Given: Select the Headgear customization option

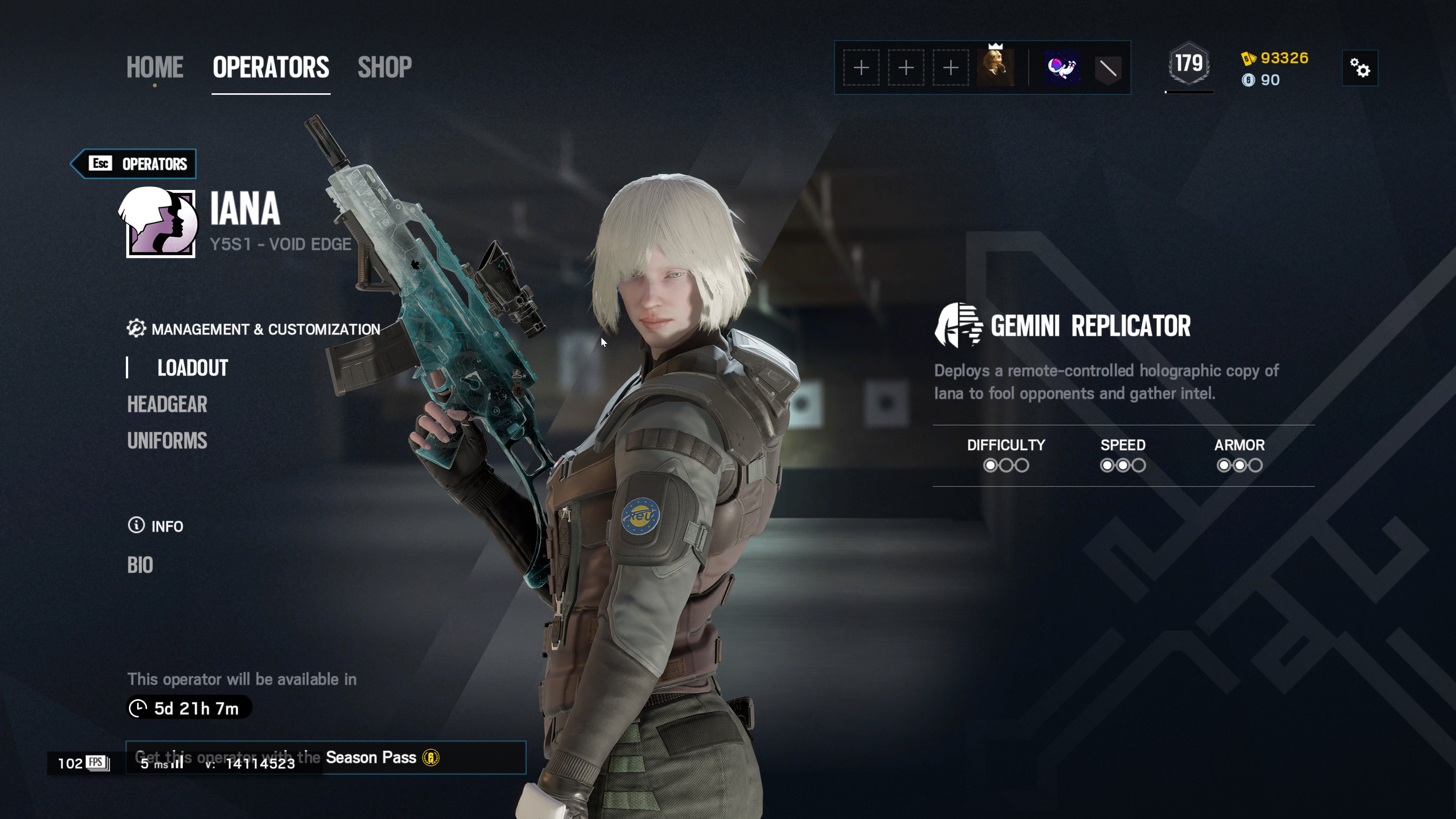Looking at the screenshot, I should (167, 405).
